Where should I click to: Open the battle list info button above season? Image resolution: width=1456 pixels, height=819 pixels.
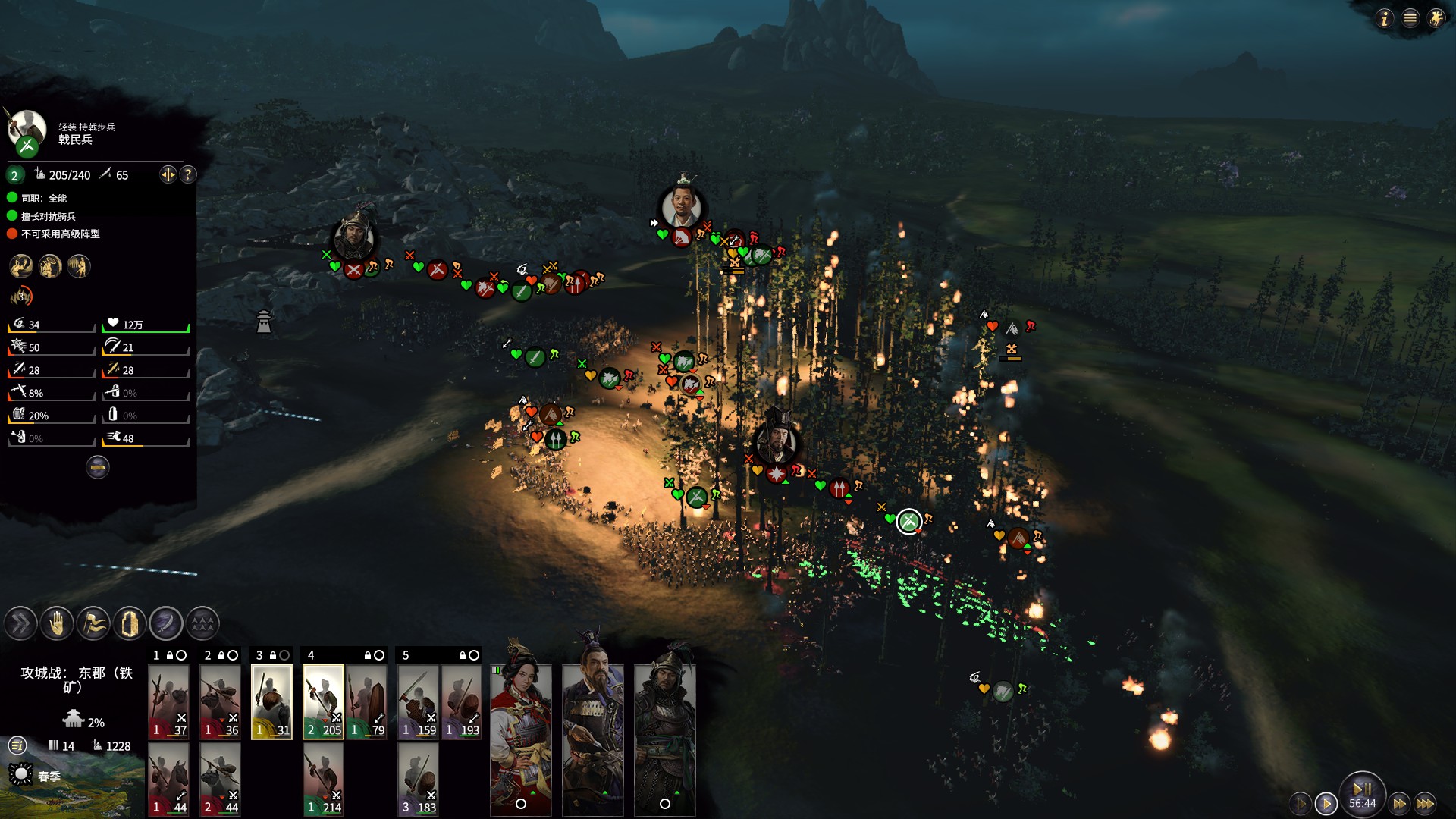coord(17,746)
